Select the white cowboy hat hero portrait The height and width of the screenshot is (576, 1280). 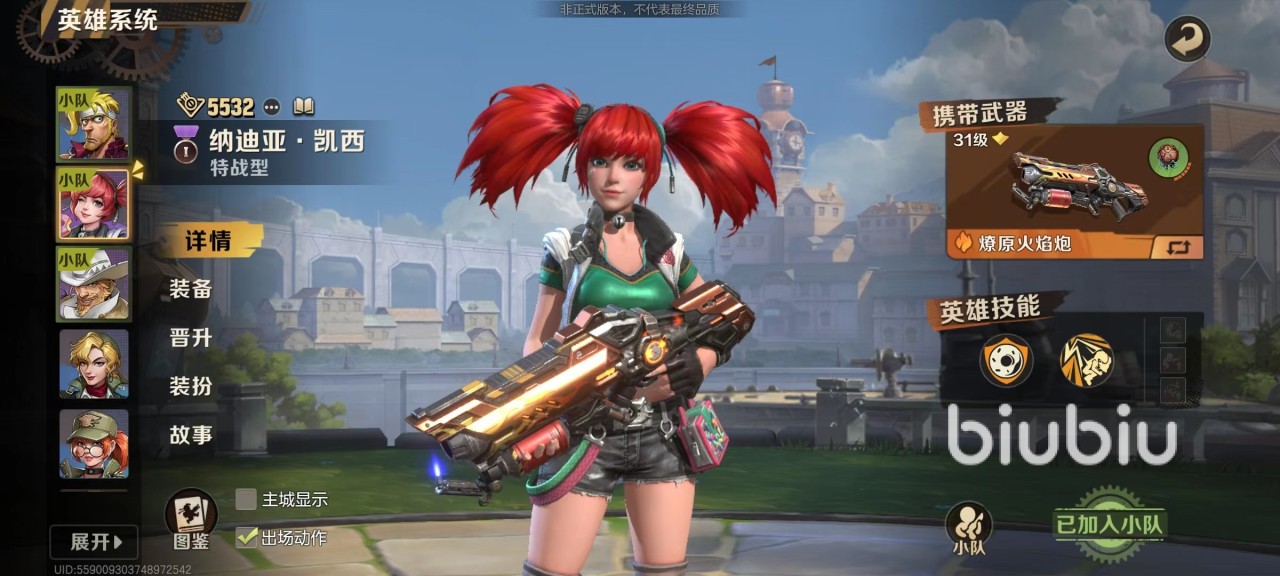93,284
